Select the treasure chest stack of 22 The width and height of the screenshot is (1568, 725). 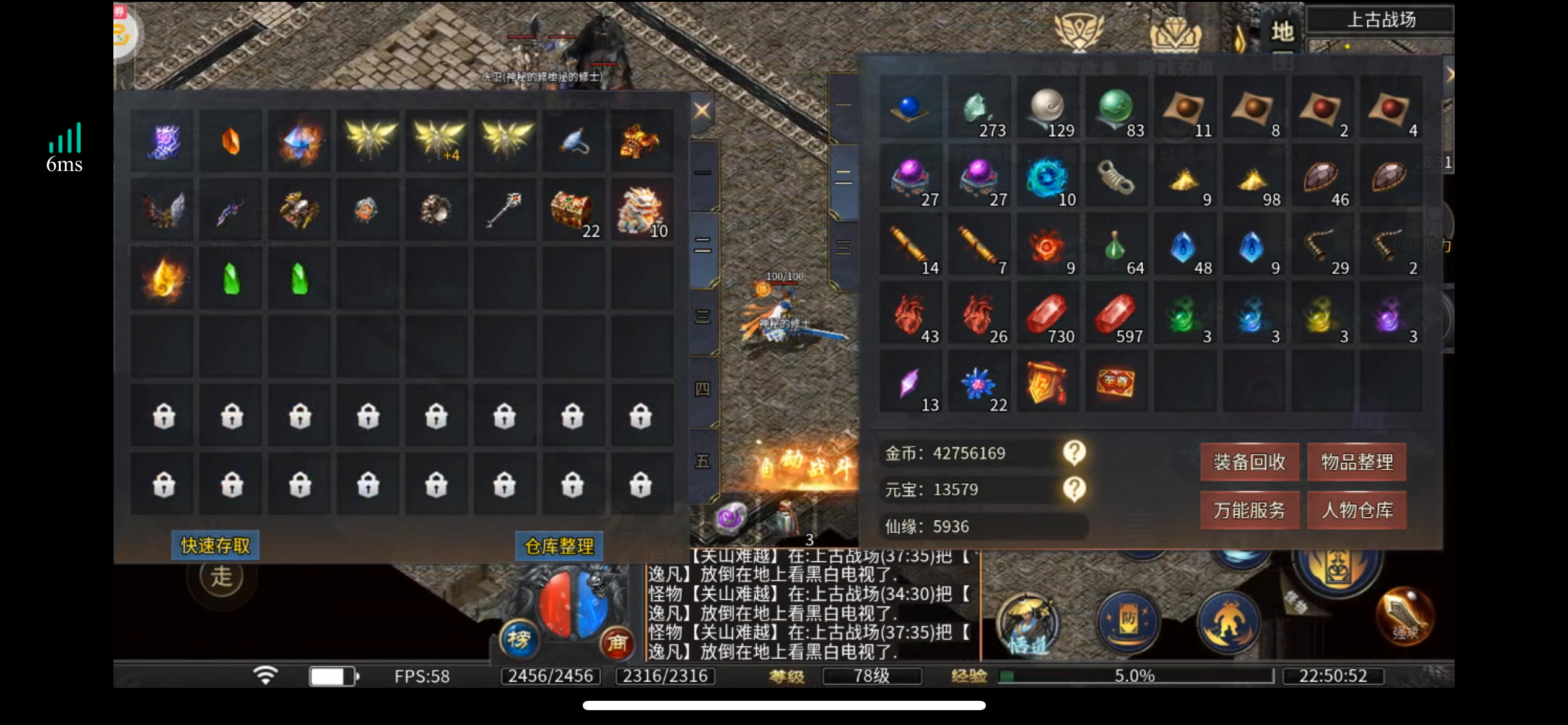[573, 211]
